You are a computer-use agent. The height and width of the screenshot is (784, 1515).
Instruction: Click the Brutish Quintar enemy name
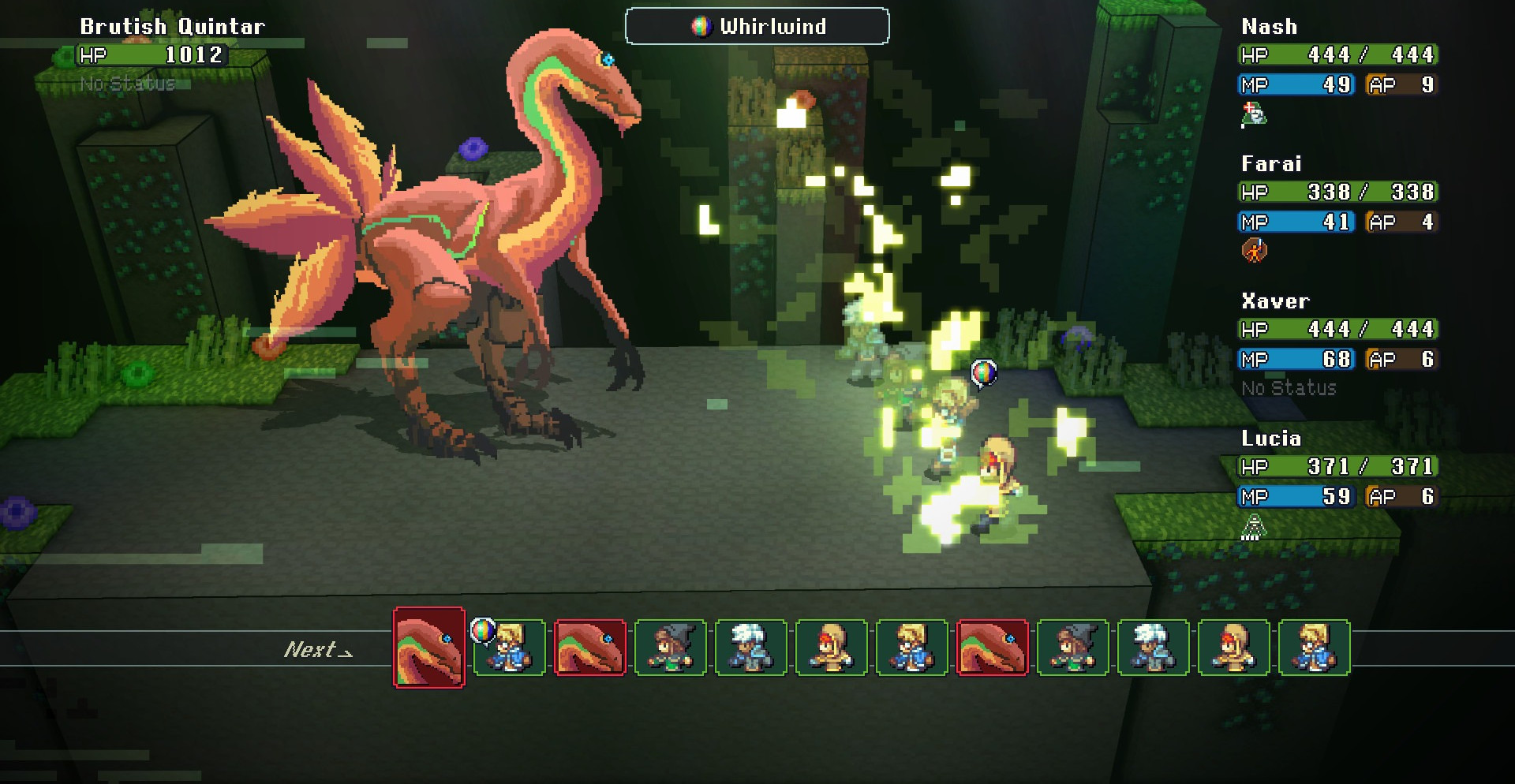click(x=172, y=27)
